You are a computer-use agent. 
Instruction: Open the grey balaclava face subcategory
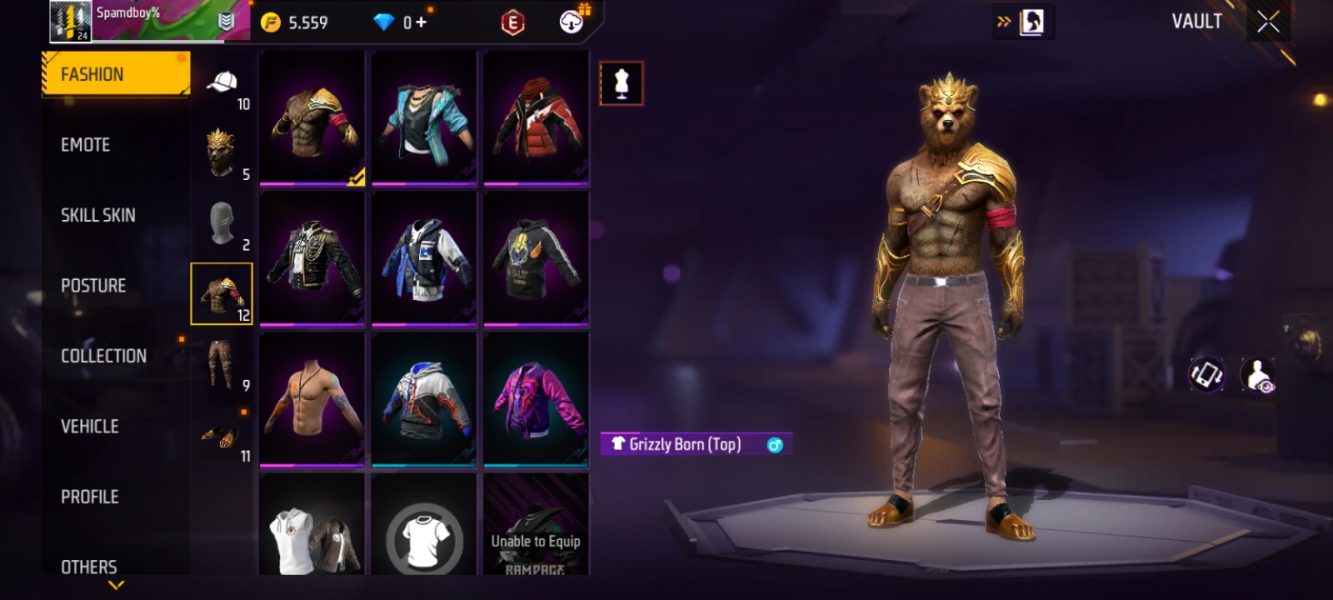coord(222,224)
